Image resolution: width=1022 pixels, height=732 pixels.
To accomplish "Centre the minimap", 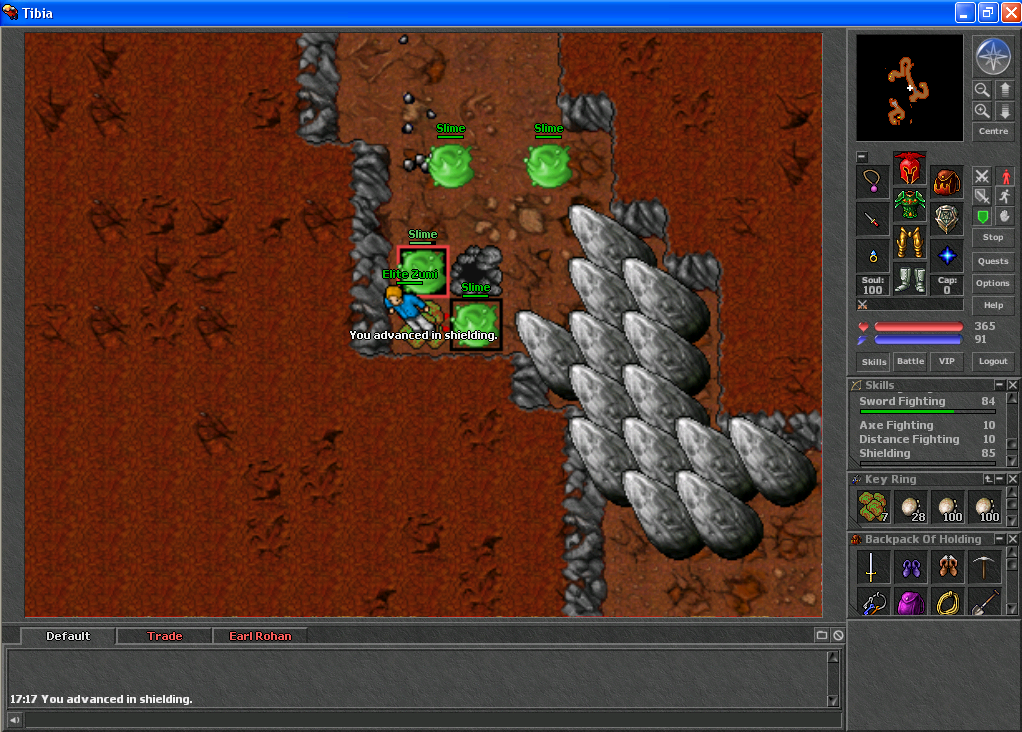I will [993, 131].
